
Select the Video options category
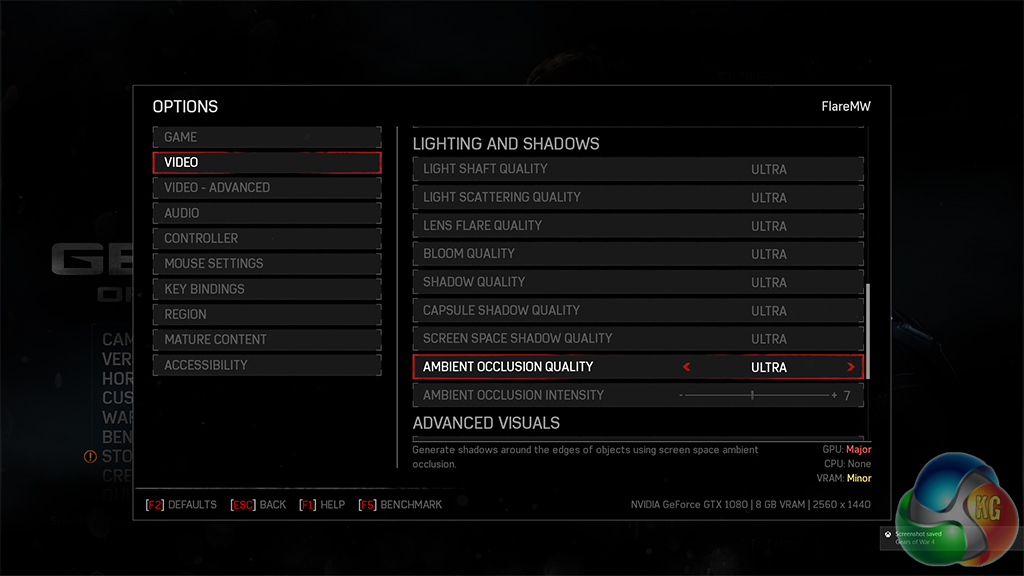266,162
